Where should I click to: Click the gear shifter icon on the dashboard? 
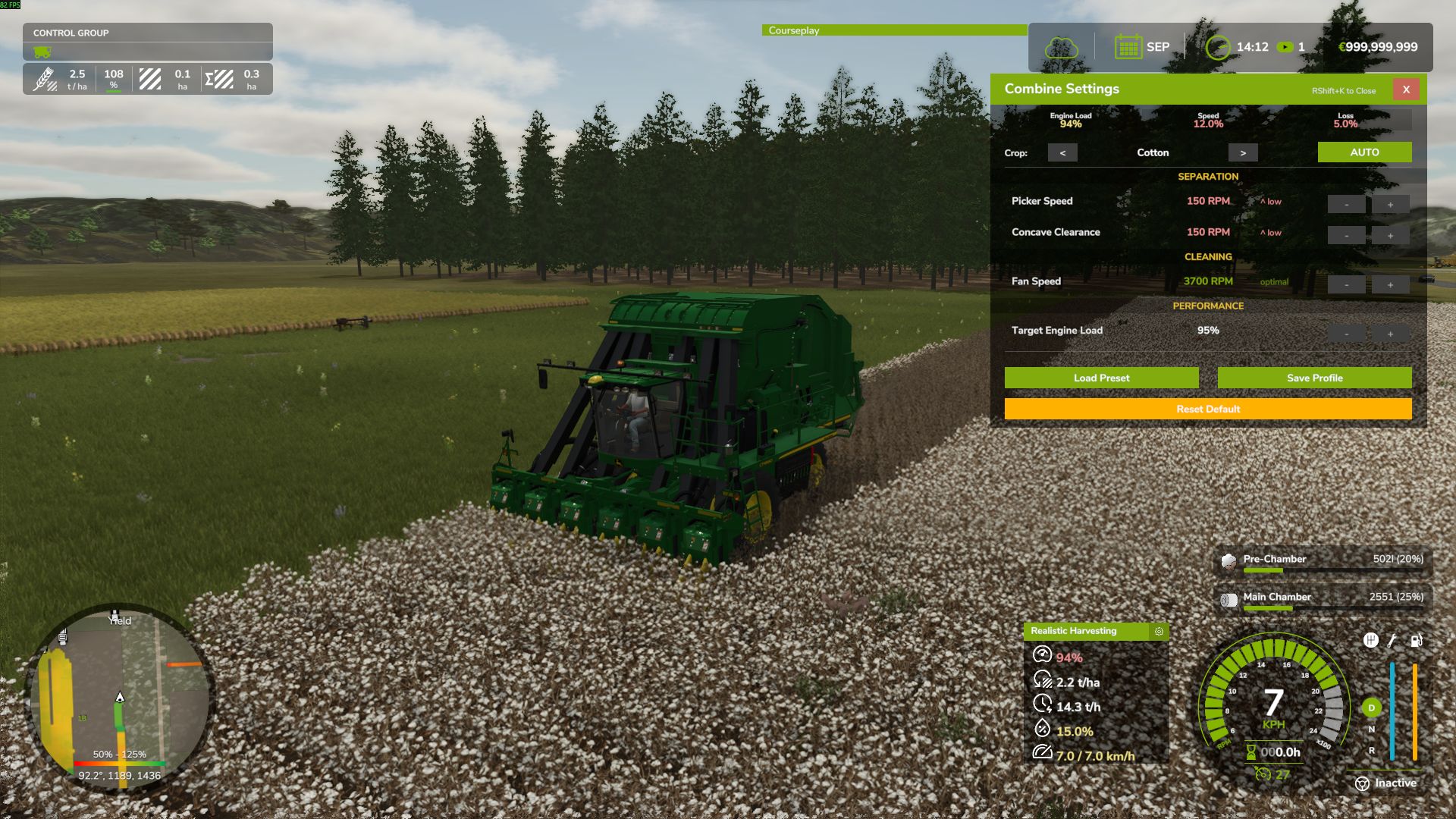[1371, 640]
